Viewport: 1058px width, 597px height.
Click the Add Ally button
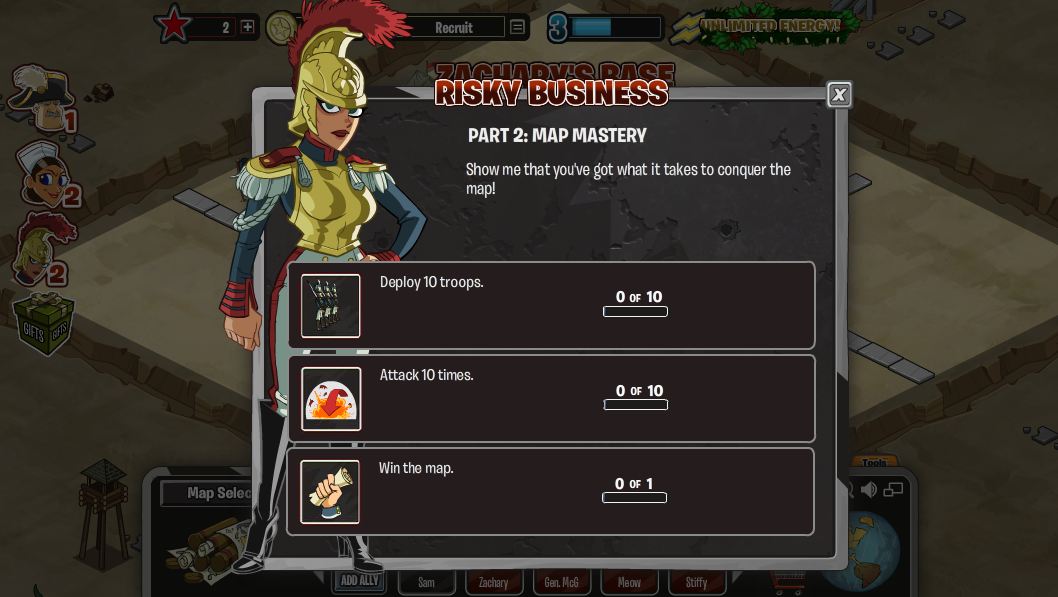pos(359,581)
